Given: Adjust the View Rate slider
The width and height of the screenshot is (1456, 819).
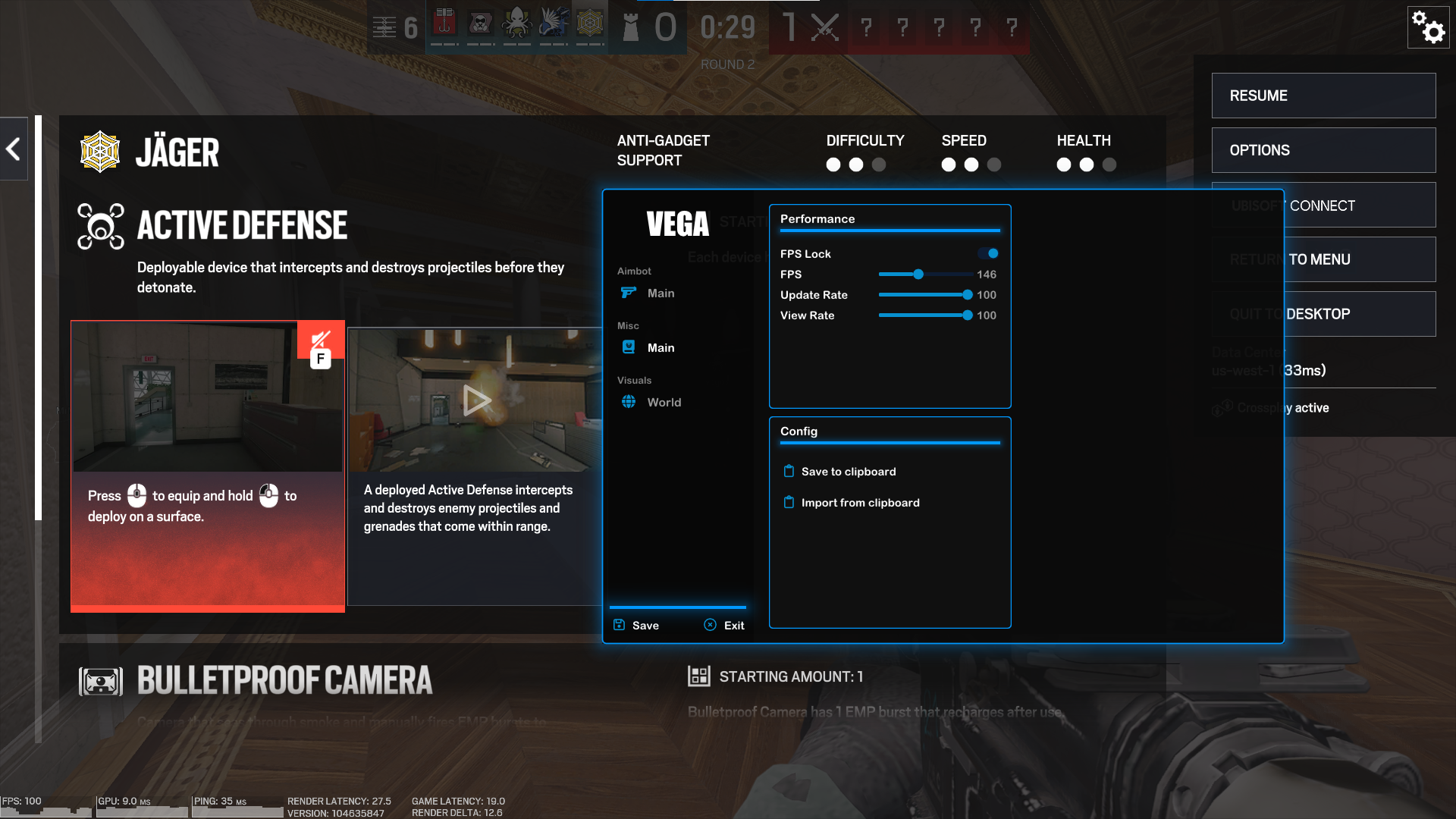Looking at the screenshot, I should pos(967,315).
